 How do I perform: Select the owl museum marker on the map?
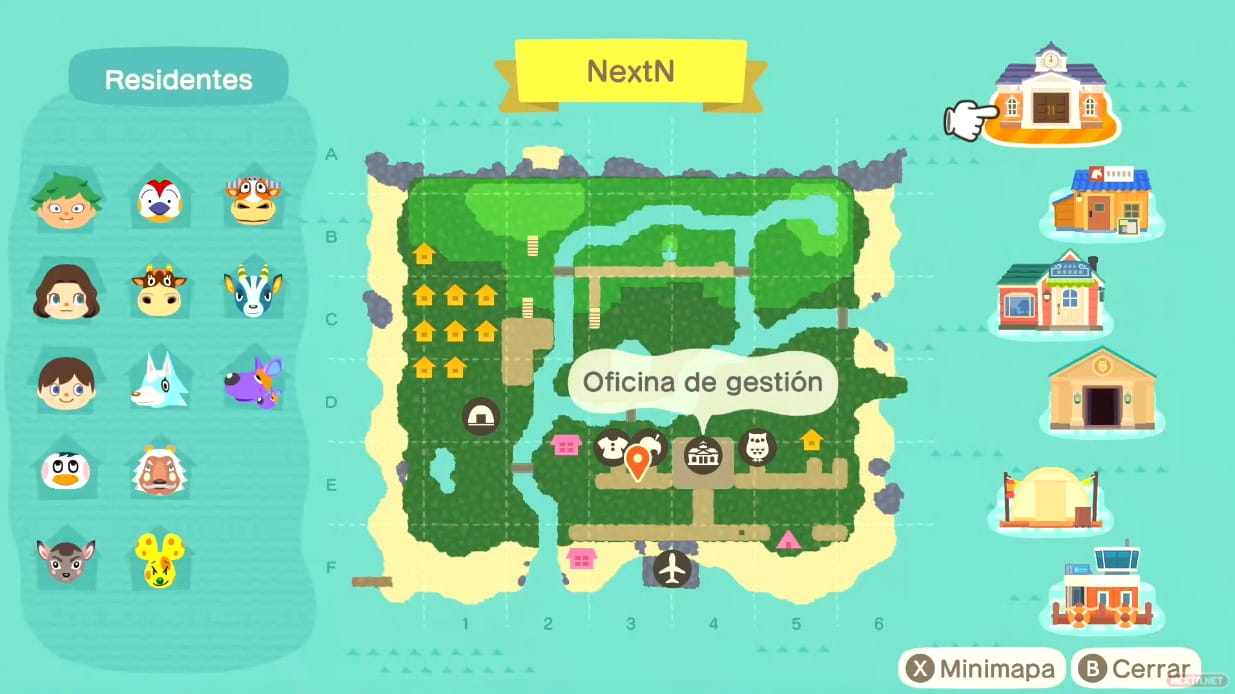(757, 447)
